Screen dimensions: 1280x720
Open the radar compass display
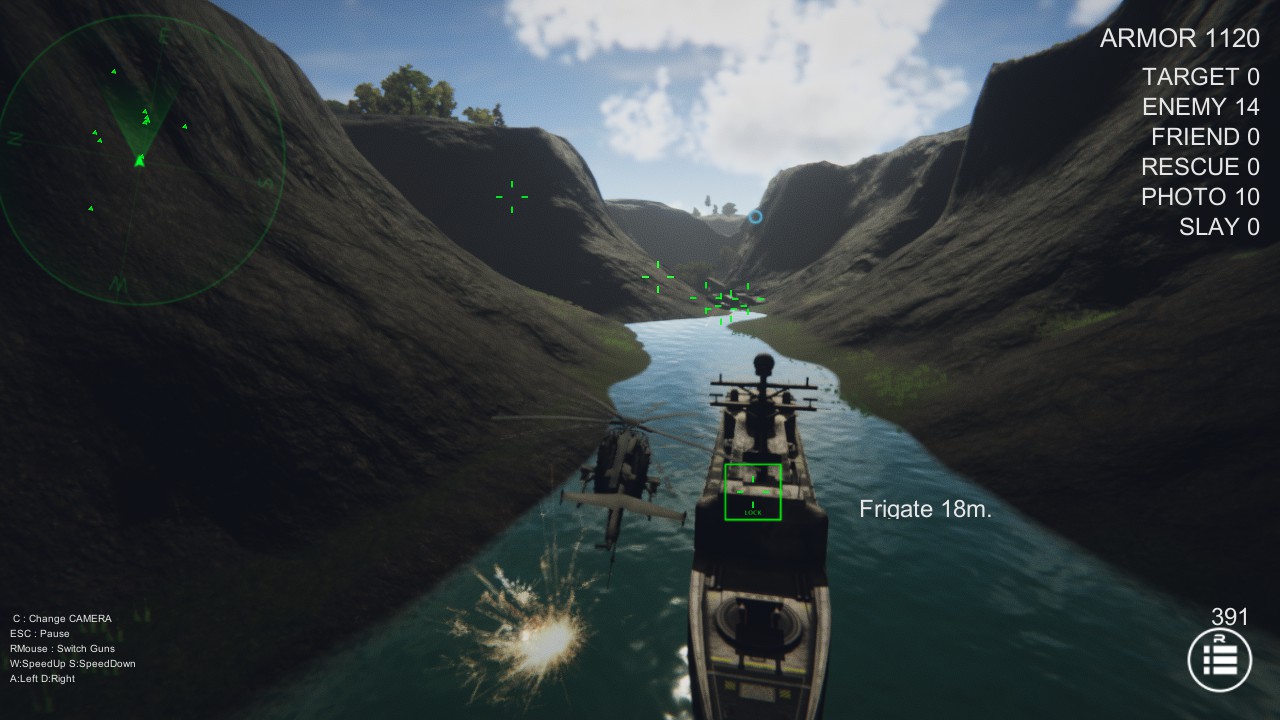click(140, 155)
